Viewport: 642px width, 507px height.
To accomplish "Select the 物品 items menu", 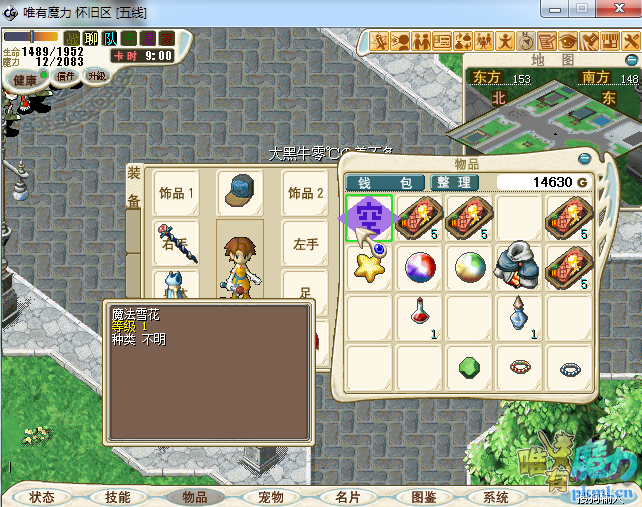I will tap(193, 497).
